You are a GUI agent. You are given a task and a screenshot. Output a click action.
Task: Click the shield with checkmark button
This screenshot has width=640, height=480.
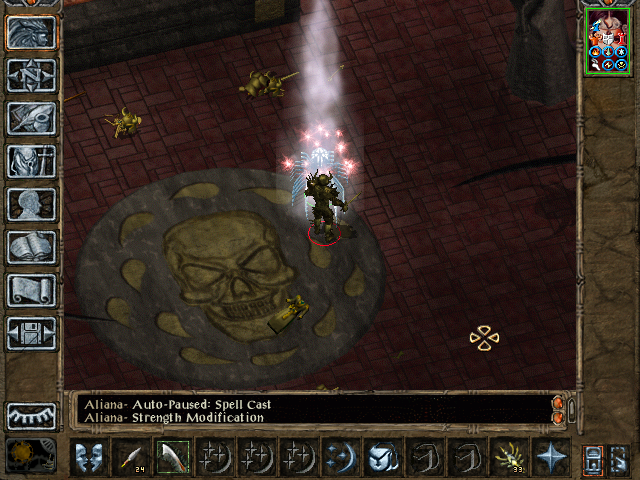(x=382, y=457)
